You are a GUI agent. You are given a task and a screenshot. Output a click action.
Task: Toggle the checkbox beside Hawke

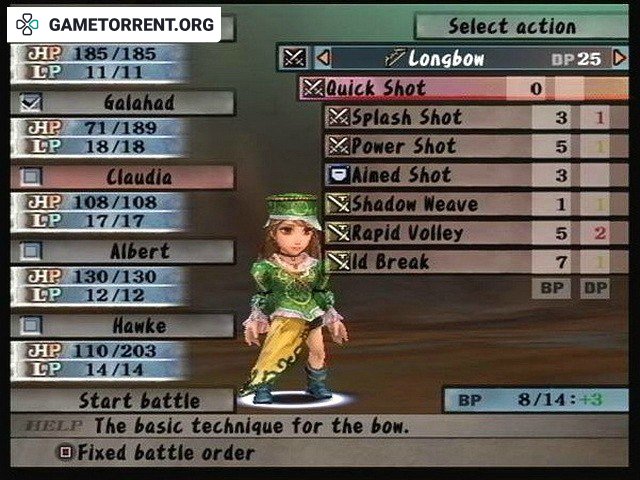(x=31, y=325)
